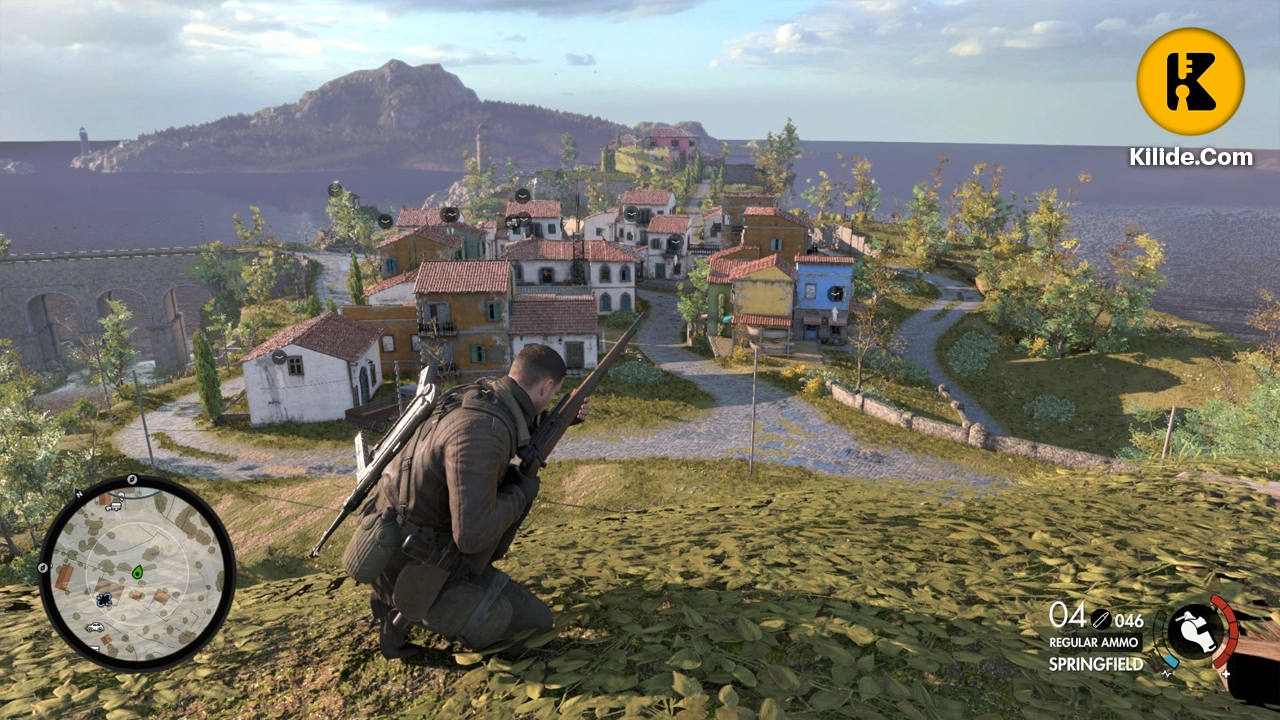
Task: Click the north compass marker on the minimap rim
Action: (79, 494)
